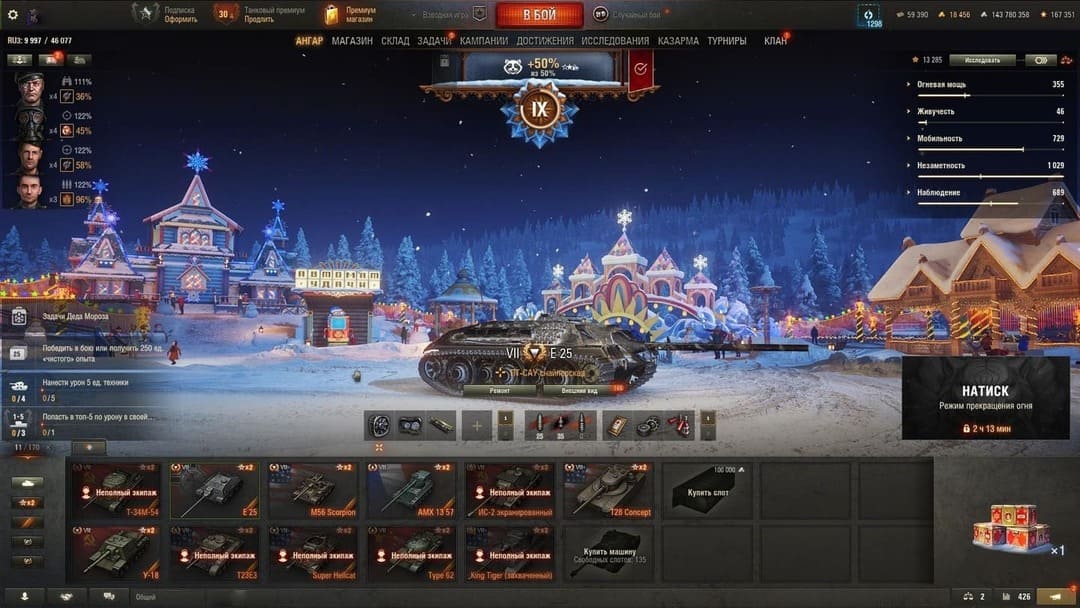Open the Купить машину tile

(608, 553)
